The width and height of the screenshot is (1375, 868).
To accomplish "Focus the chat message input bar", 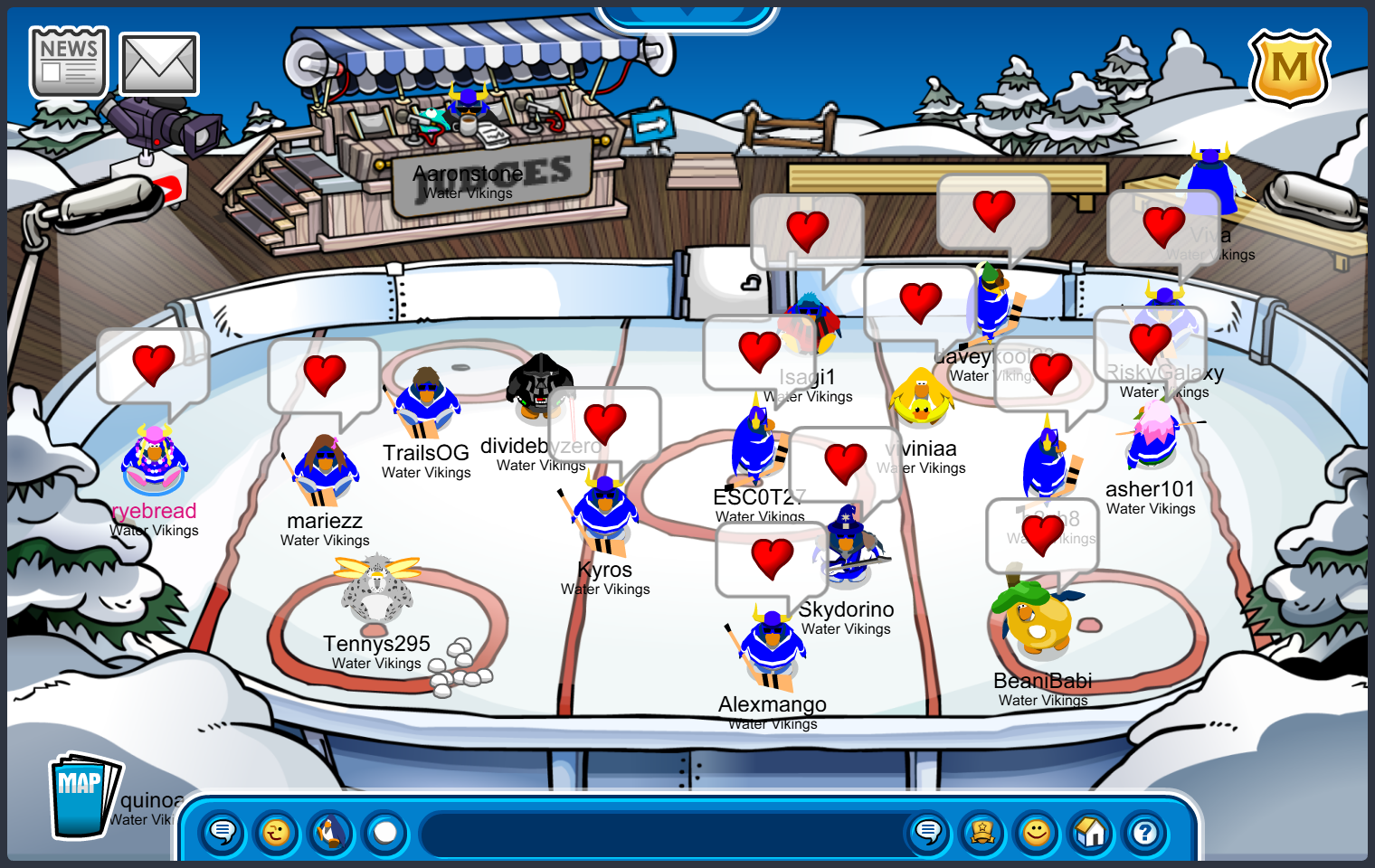I will pos(660,833).
